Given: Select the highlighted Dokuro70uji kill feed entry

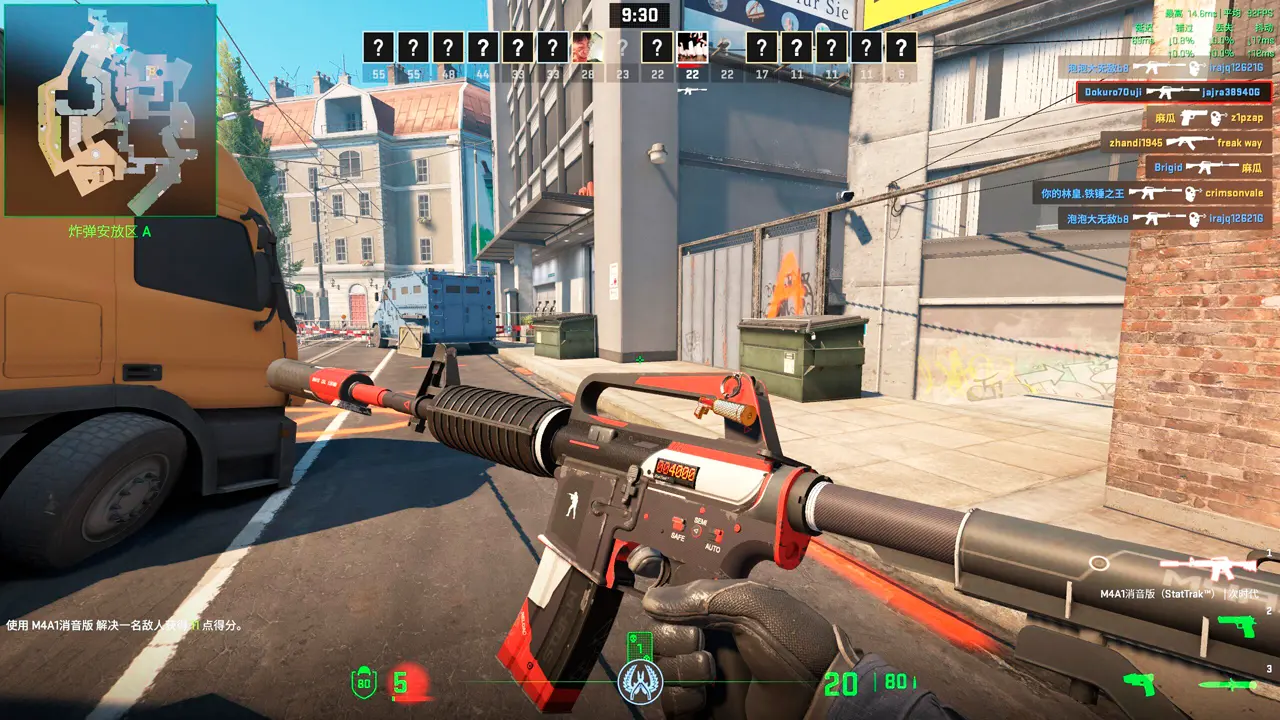Looking at the screenshot, I should coord(1174,92).
